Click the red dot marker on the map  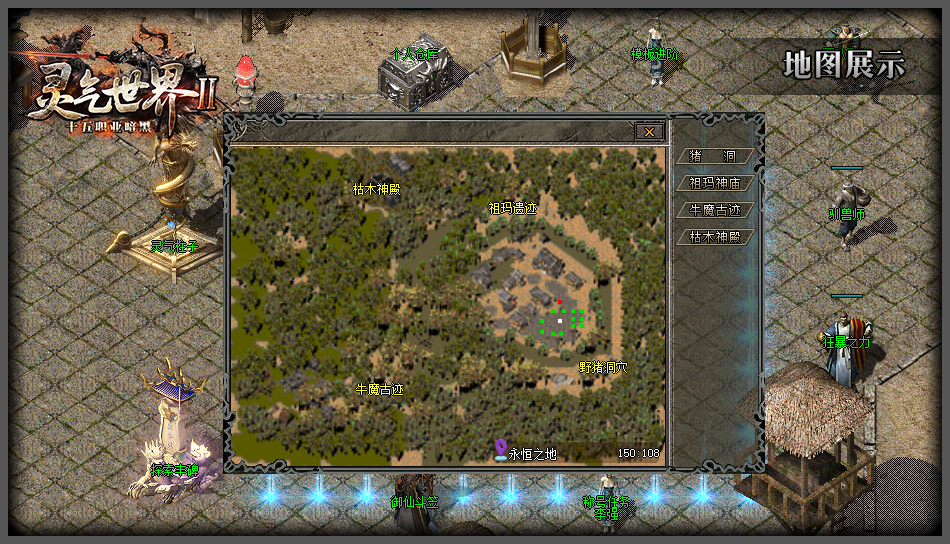coord(560,301)
